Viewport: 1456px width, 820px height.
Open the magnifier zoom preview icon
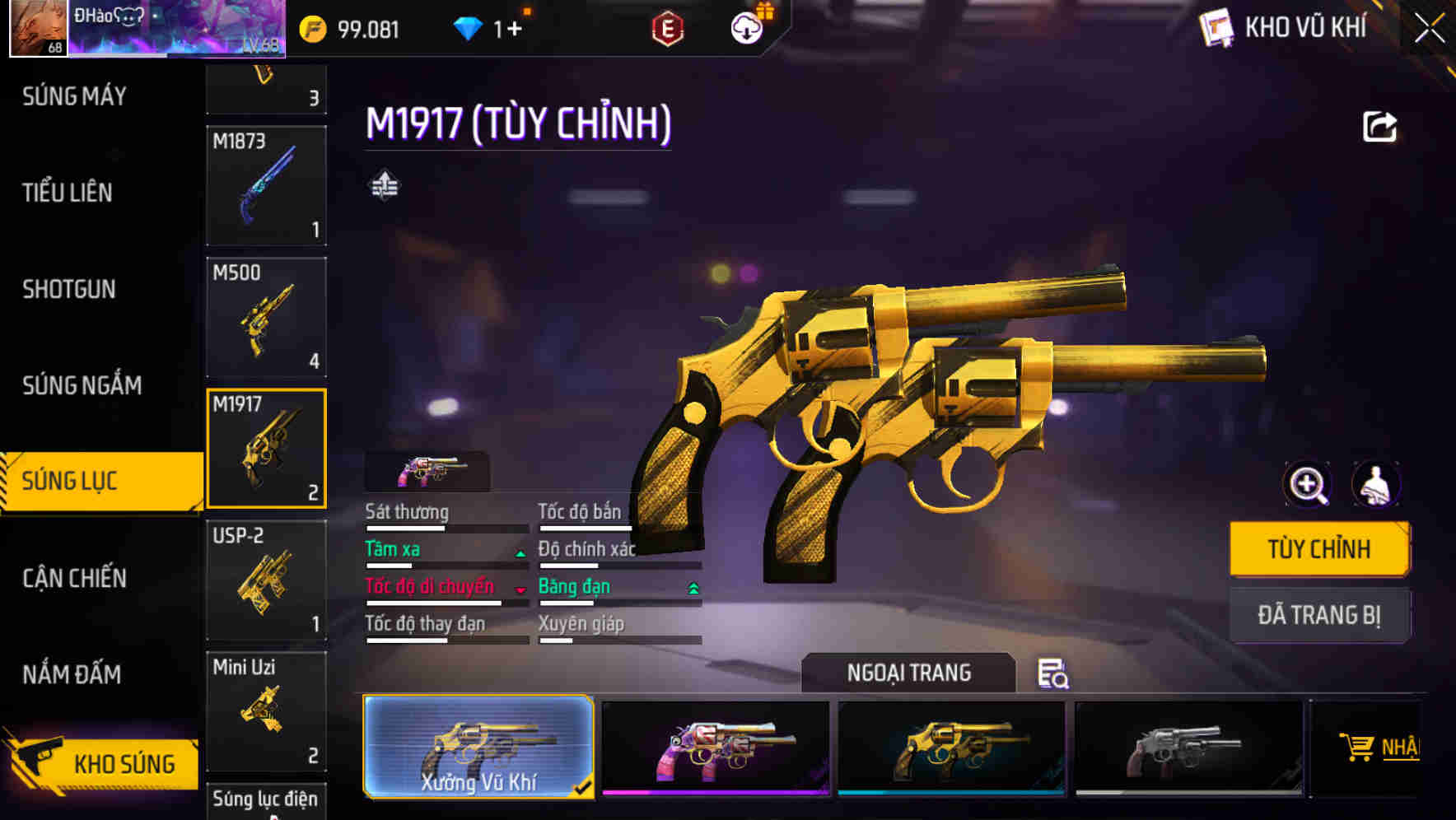(1307, 485)
